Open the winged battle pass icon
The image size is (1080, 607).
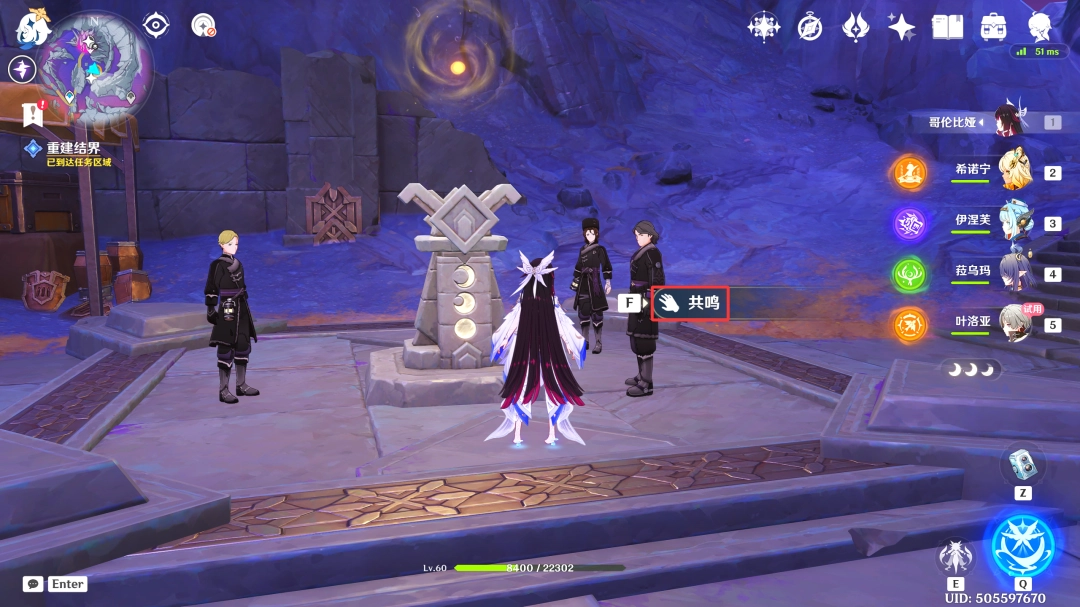(x=856, y=27)
